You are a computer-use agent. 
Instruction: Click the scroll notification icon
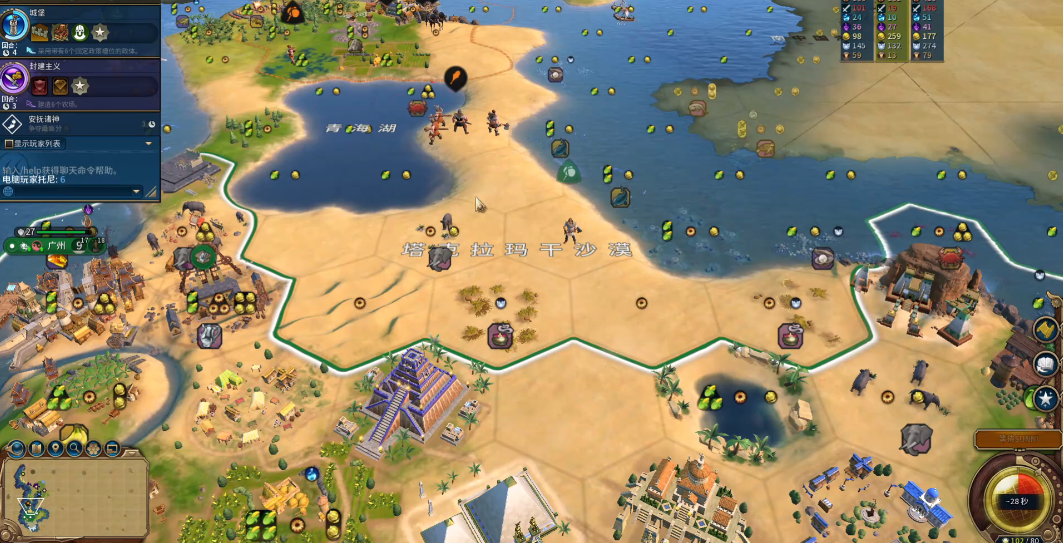(x=1044, y=330)
